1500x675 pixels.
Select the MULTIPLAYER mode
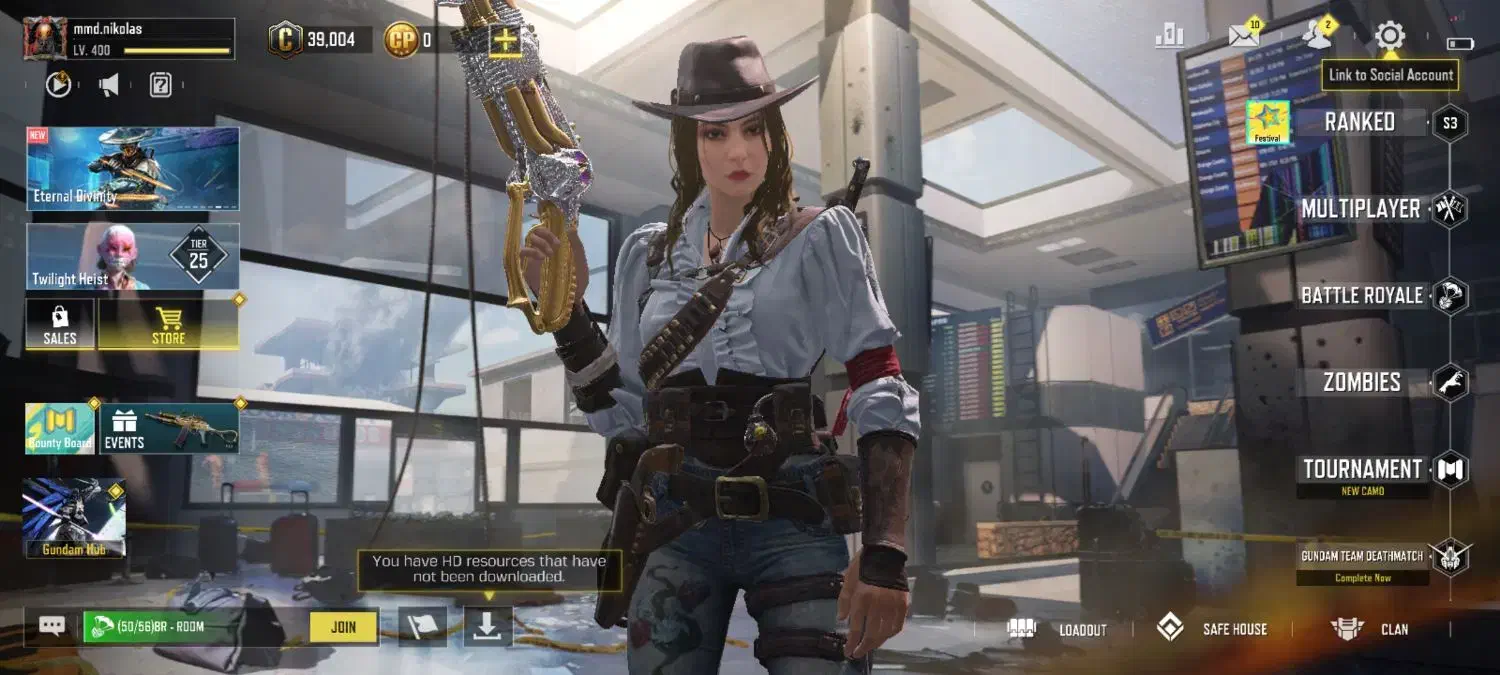click(x=1360, y=209)
